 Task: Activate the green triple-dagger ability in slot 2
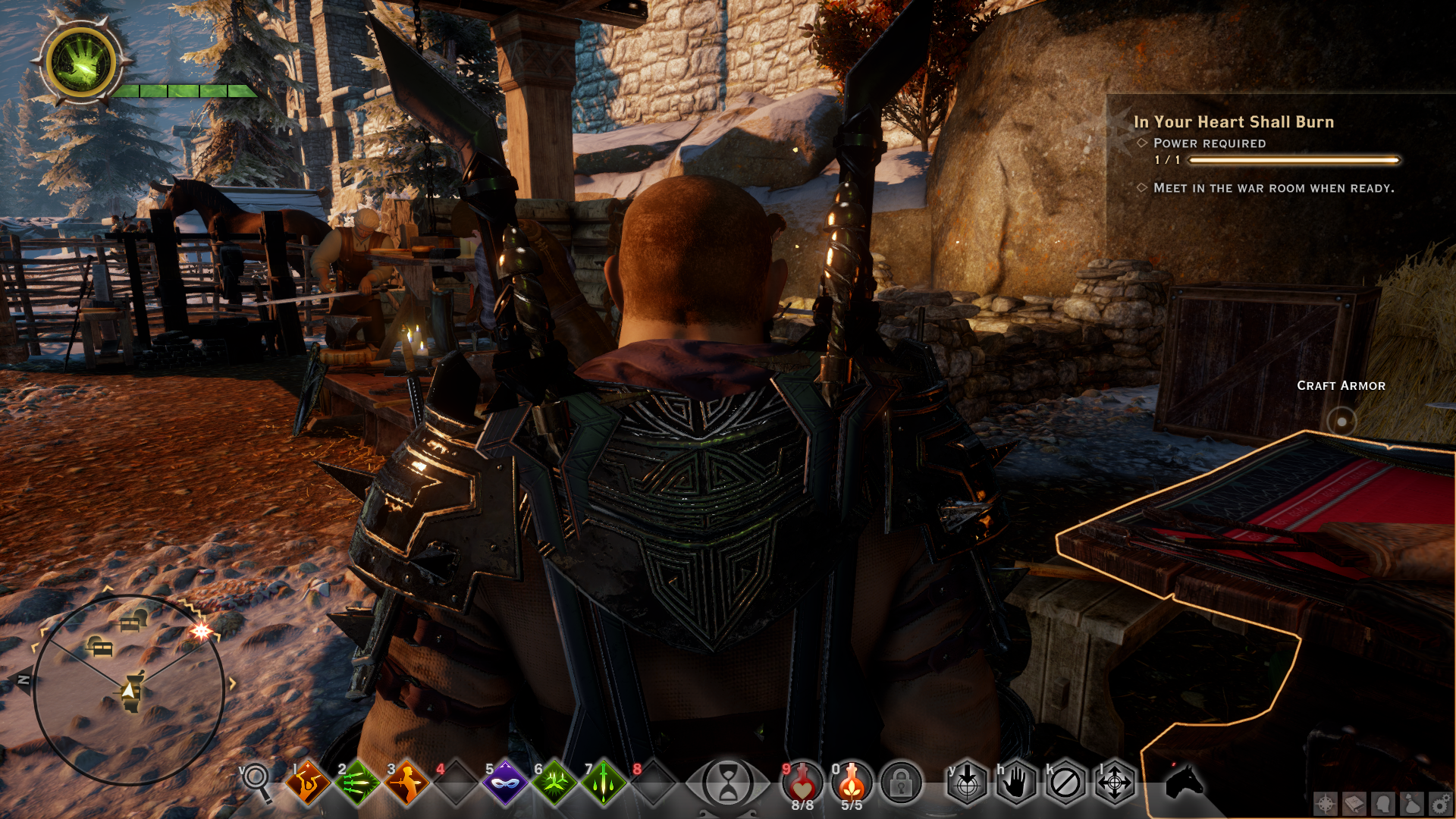(x=357, y=782)
